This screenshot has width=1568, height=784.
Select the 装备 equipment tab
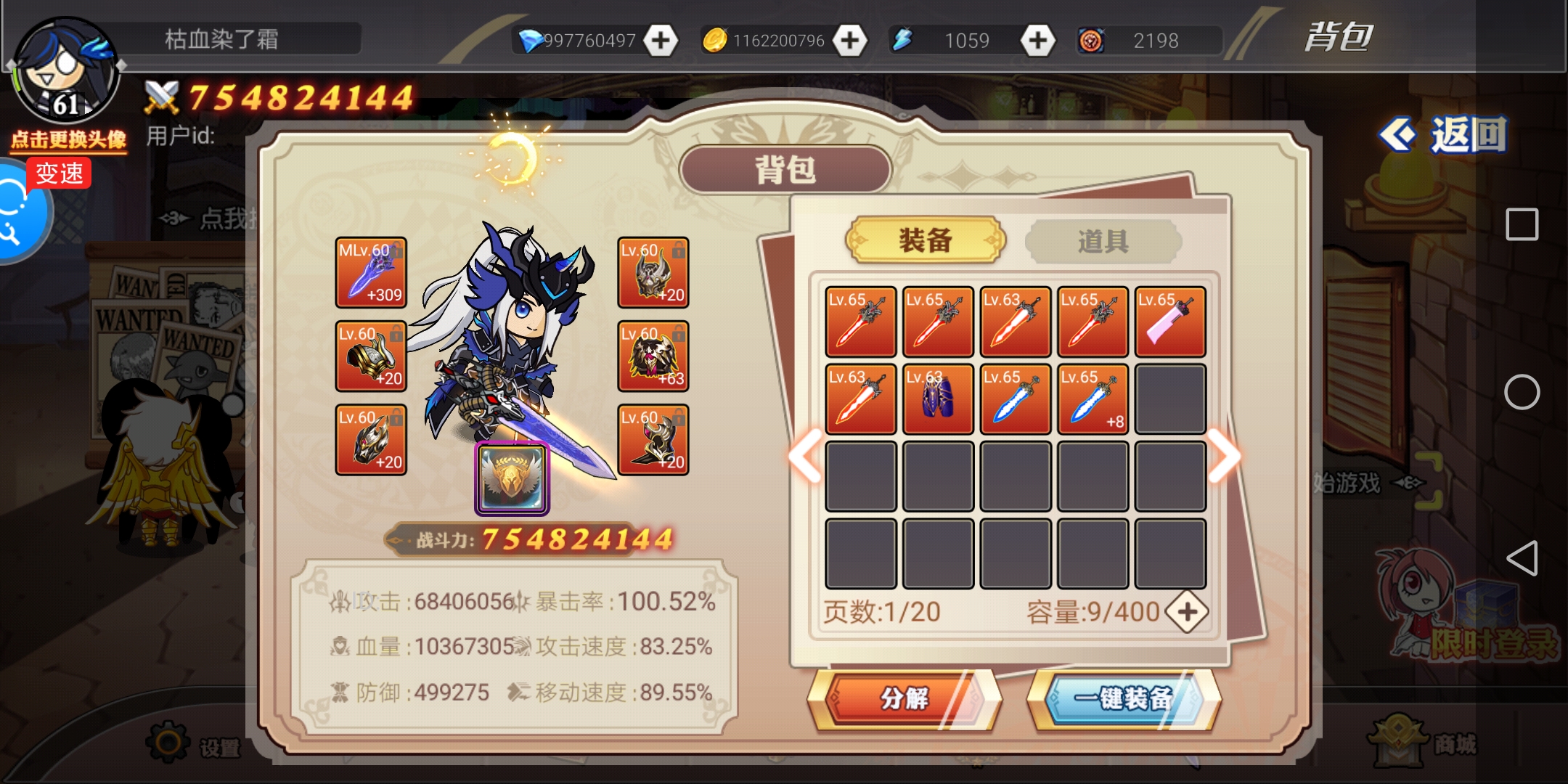coord(926,240)
